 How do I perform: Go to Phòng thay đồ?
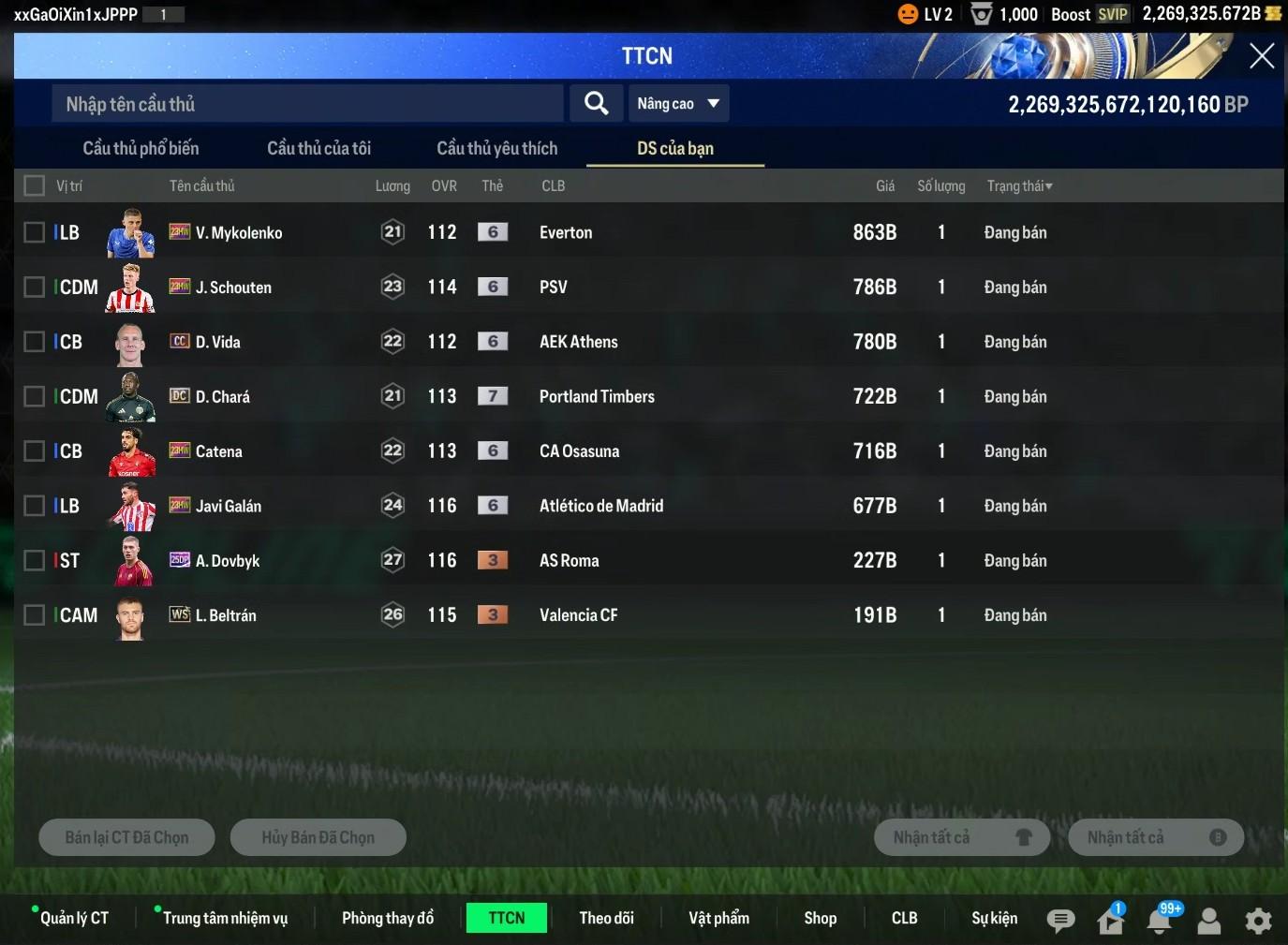388,918
